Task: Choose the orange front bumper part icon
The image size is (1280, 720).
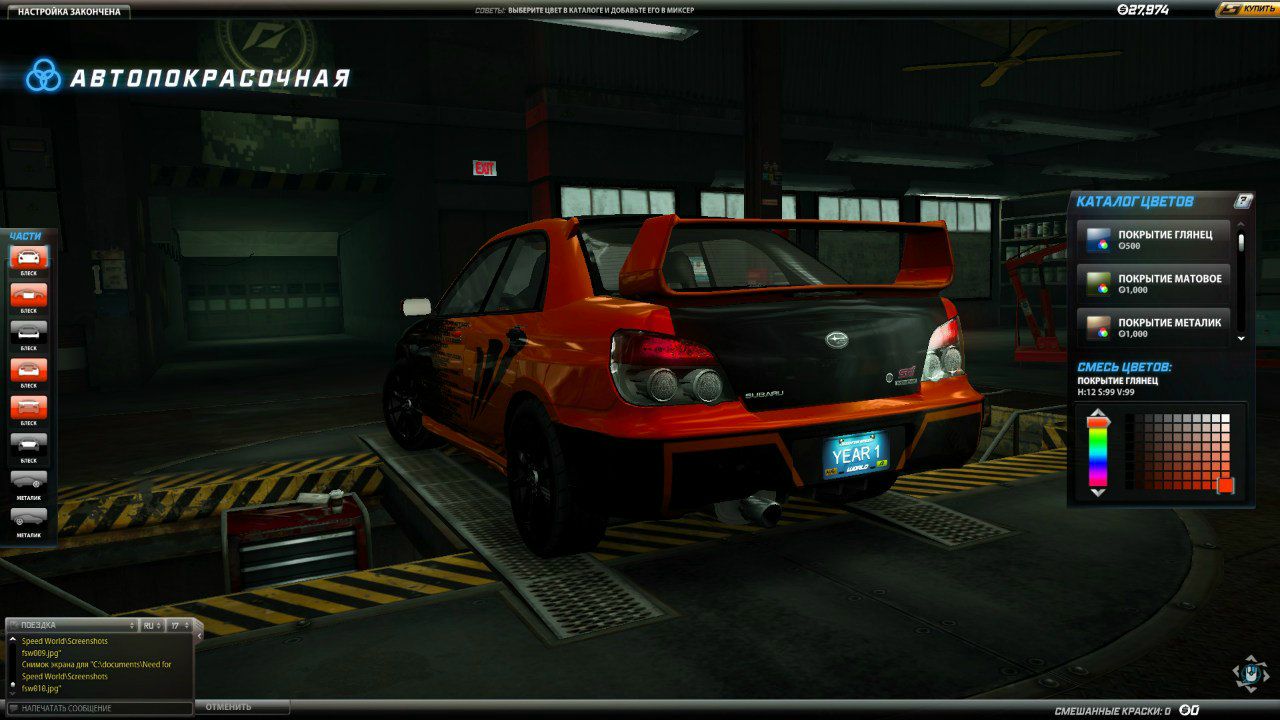Action: (x=28, y=367)
